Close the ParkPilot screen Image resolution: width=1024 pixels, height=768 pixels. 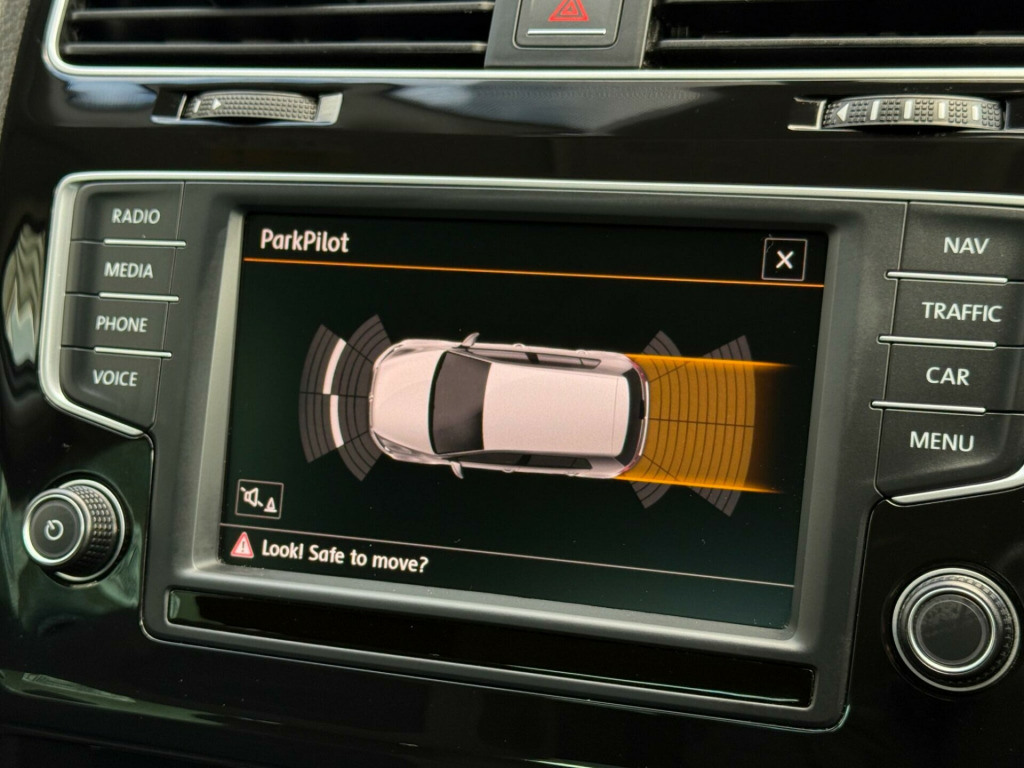(x=784, y=260)
